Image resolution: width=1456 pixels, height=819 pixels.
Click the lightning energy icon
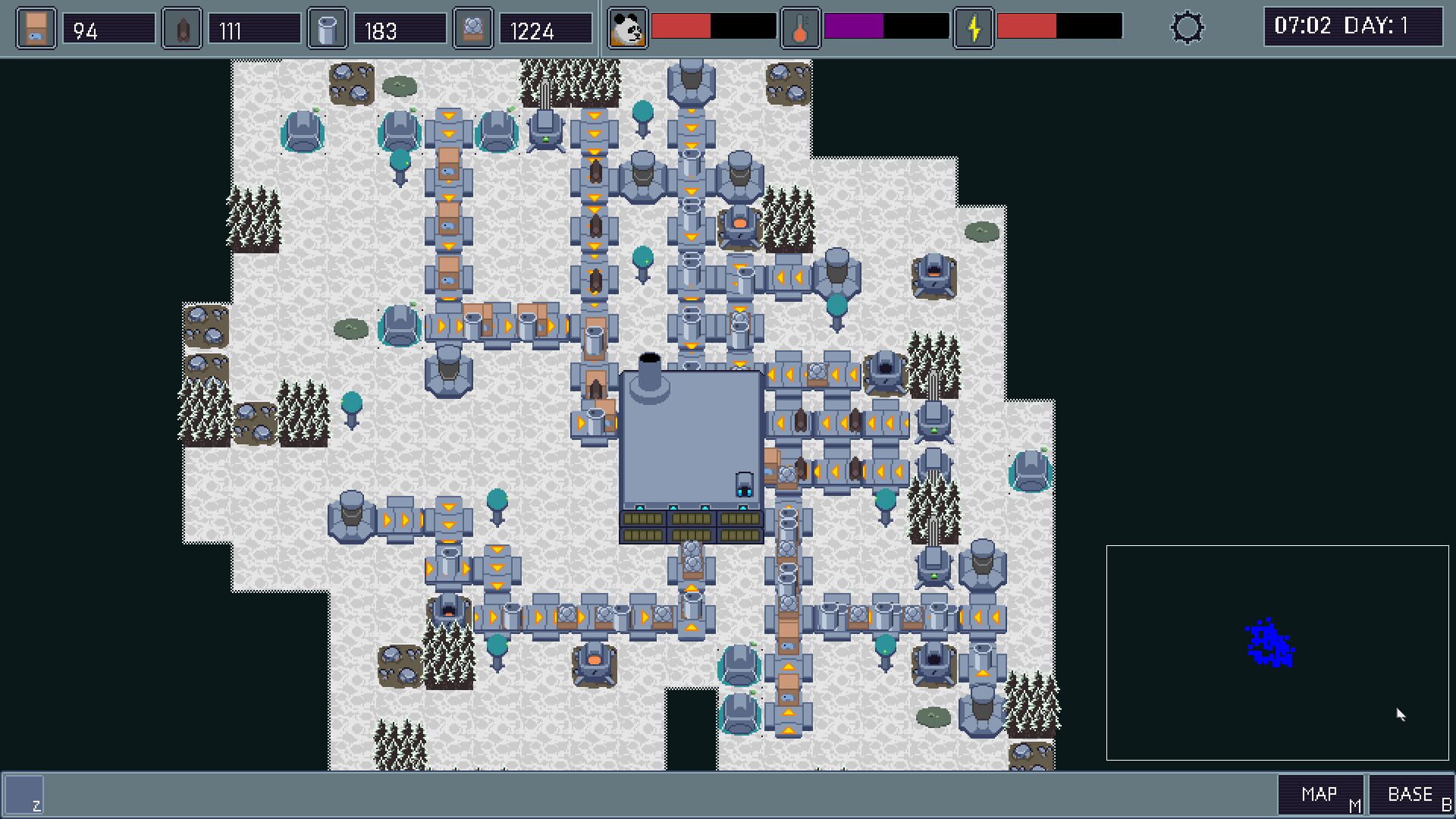coord(974,29)
